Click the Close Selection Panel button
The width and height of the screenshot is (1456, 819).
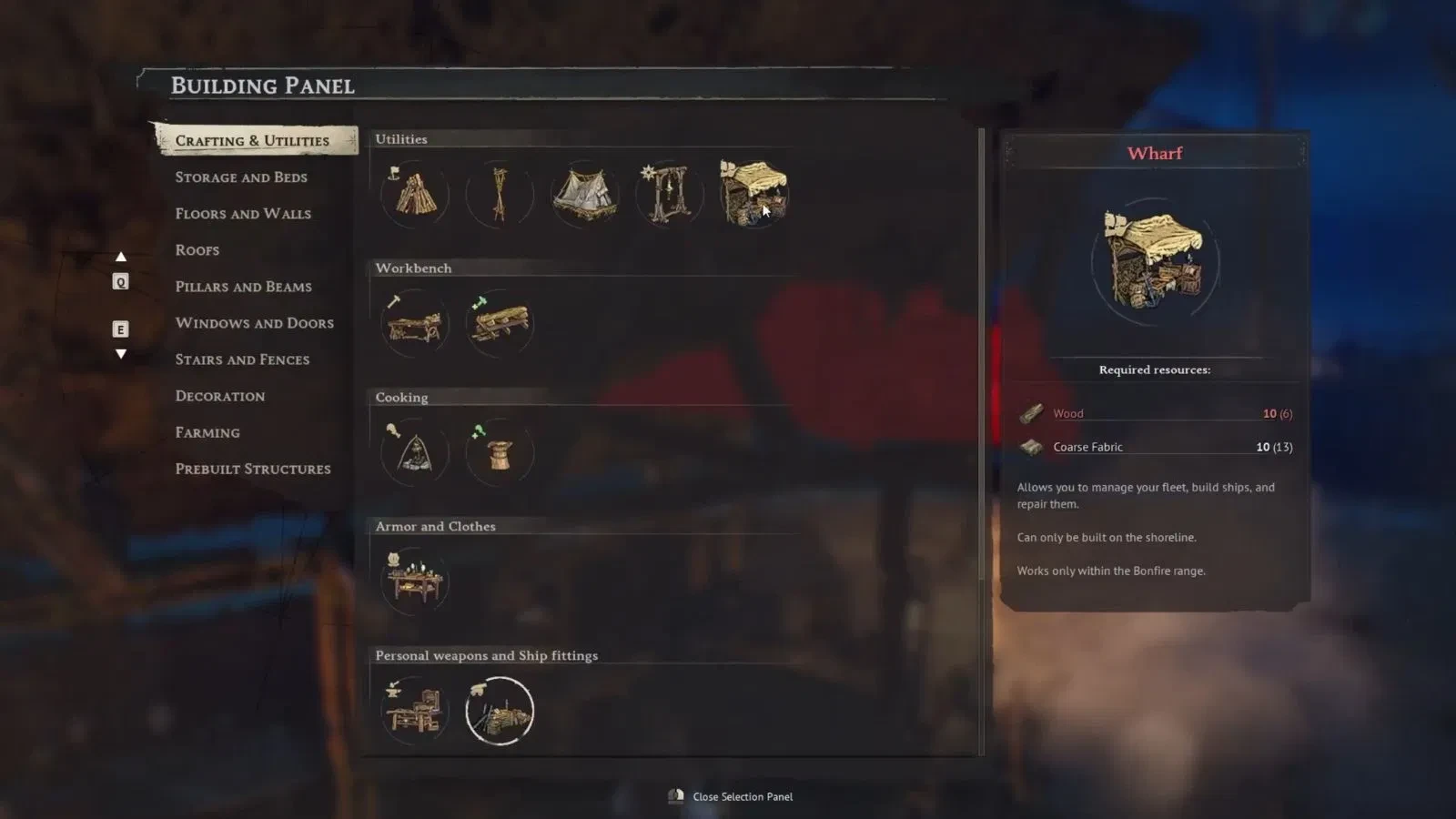coord(731,797)
